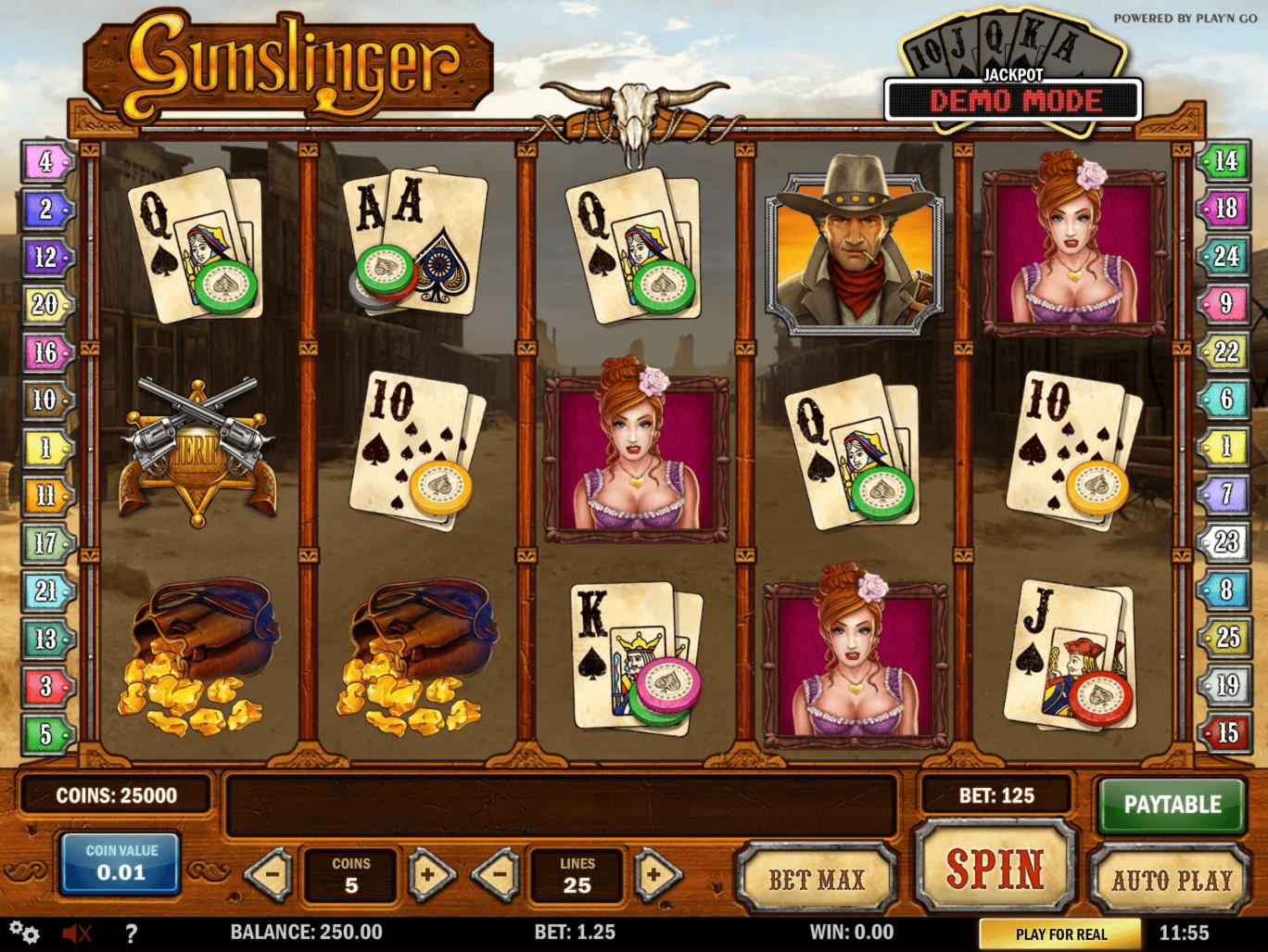Image resolution: width=1268 pixels, height=952 pixels.
Task: Decrease the number of lines
Action: pos(497,874)
